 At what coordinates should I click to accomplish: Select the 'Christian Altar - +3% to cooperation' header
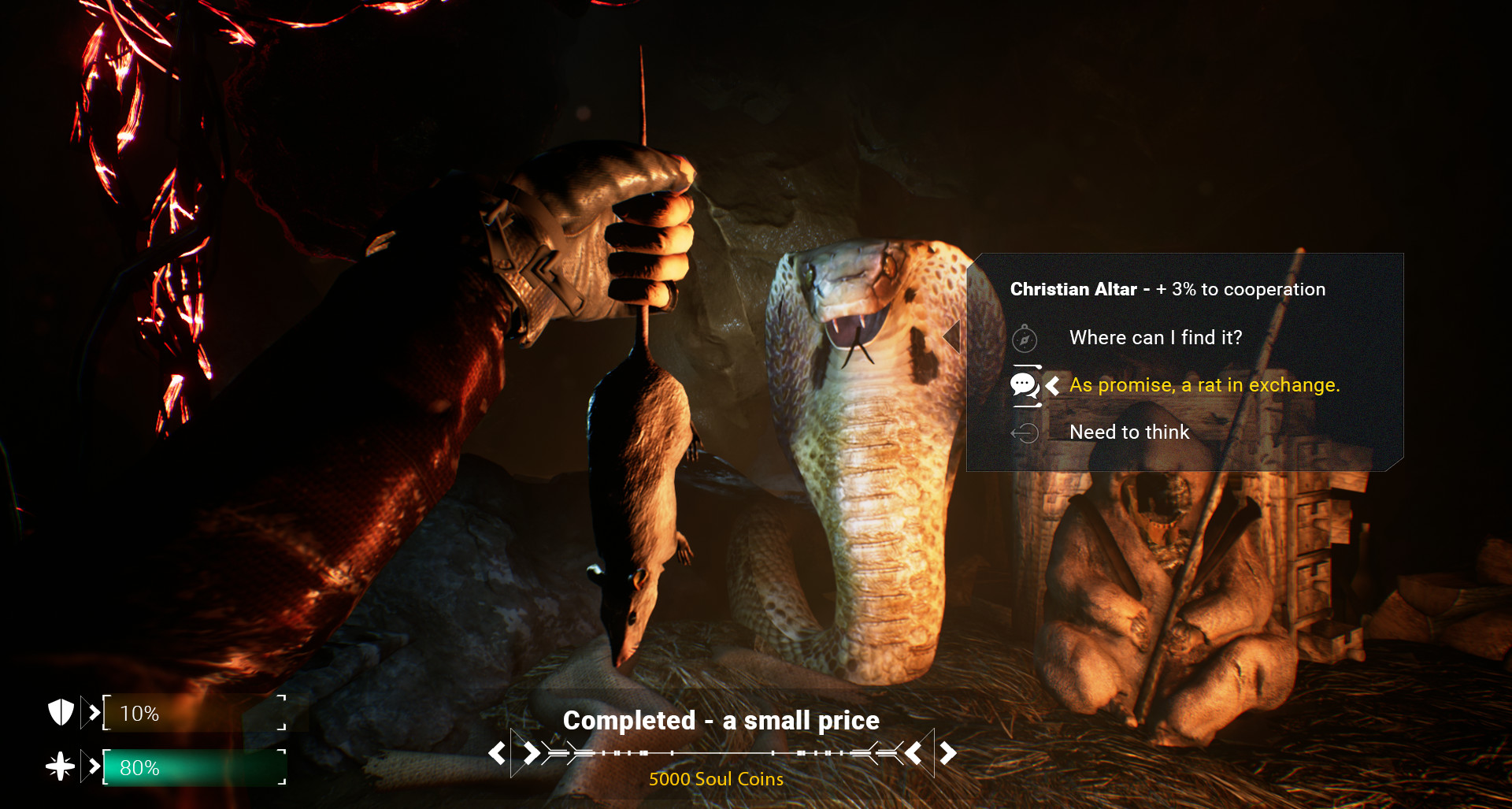click(x=1168, y=289)
